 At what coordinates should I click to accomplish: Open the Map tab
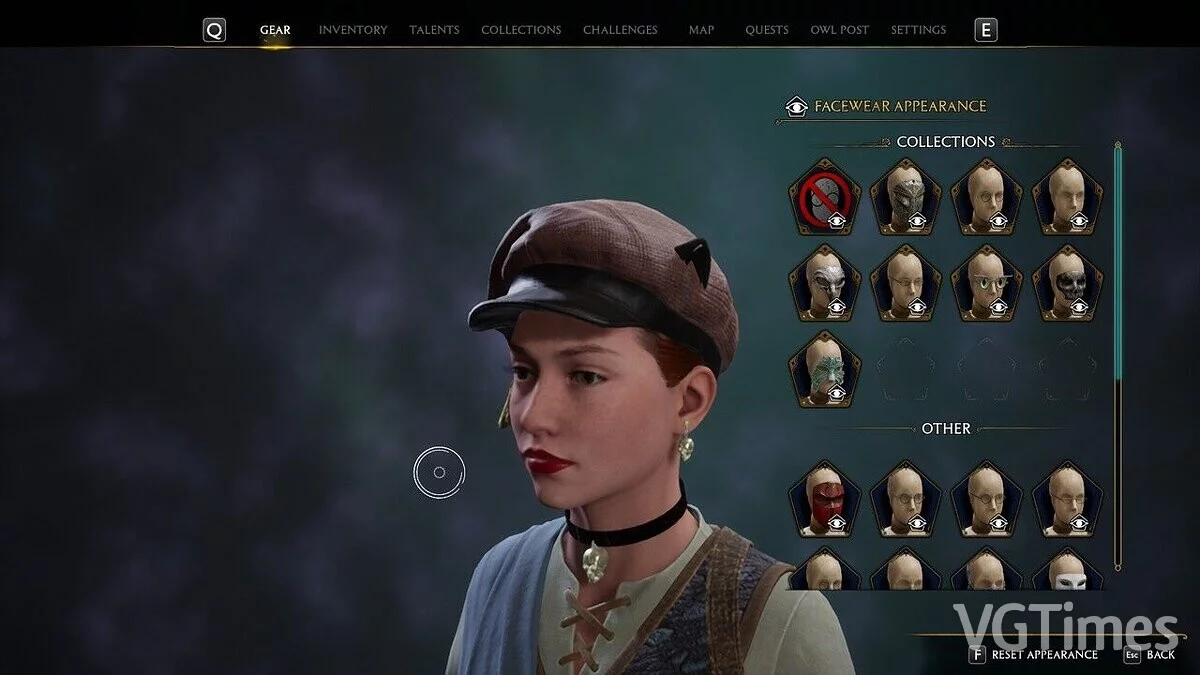[701, 30]
